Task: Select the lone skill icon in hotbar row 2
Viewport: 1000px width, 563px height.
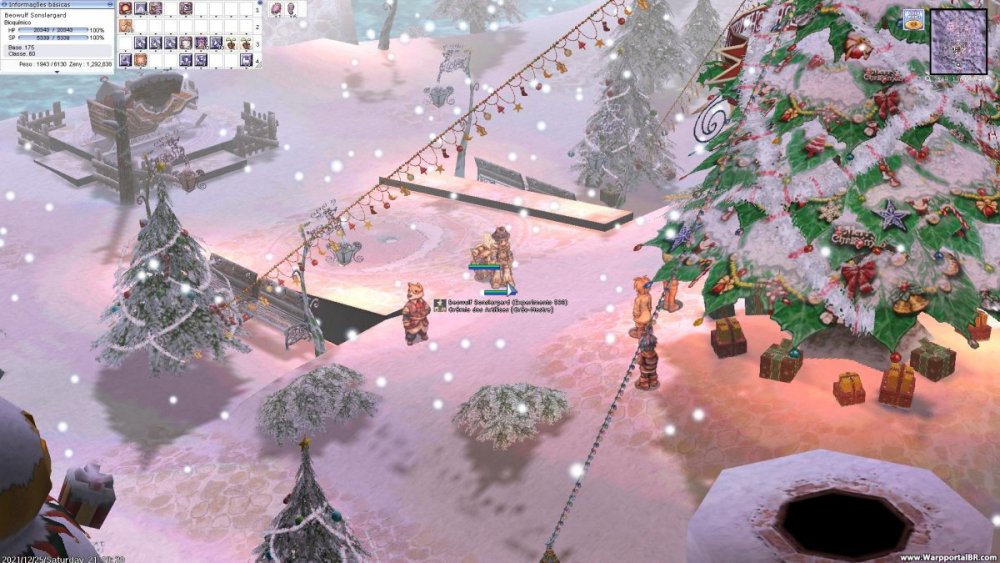Action: click(x=125, y=26)
